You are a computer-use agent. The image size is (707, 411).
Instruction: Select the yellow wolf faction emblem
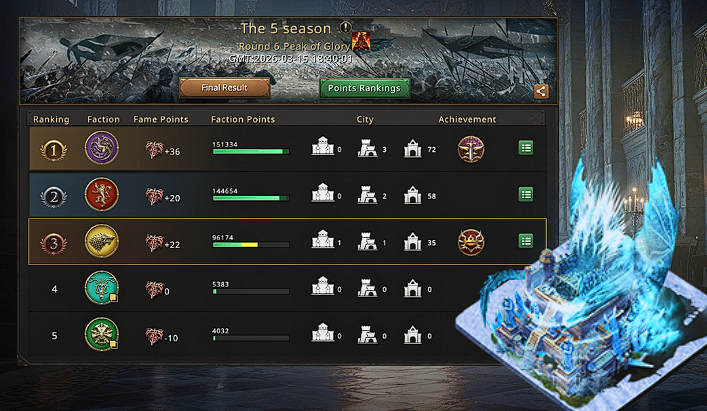(x=102, y=240)
